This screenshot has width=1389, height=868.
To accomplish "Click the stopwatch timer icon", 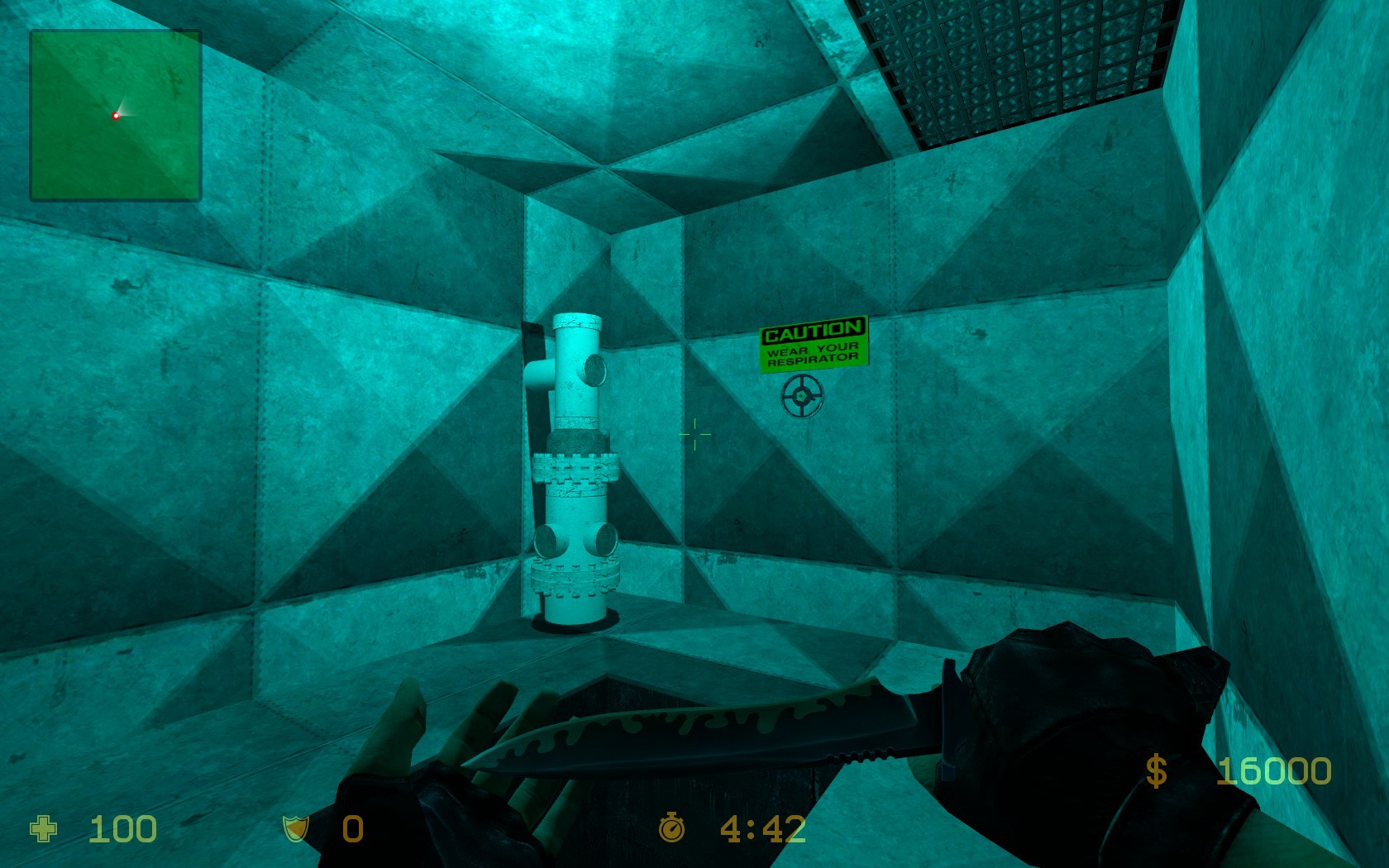I will pyautogui.click(x=673, y=827).
